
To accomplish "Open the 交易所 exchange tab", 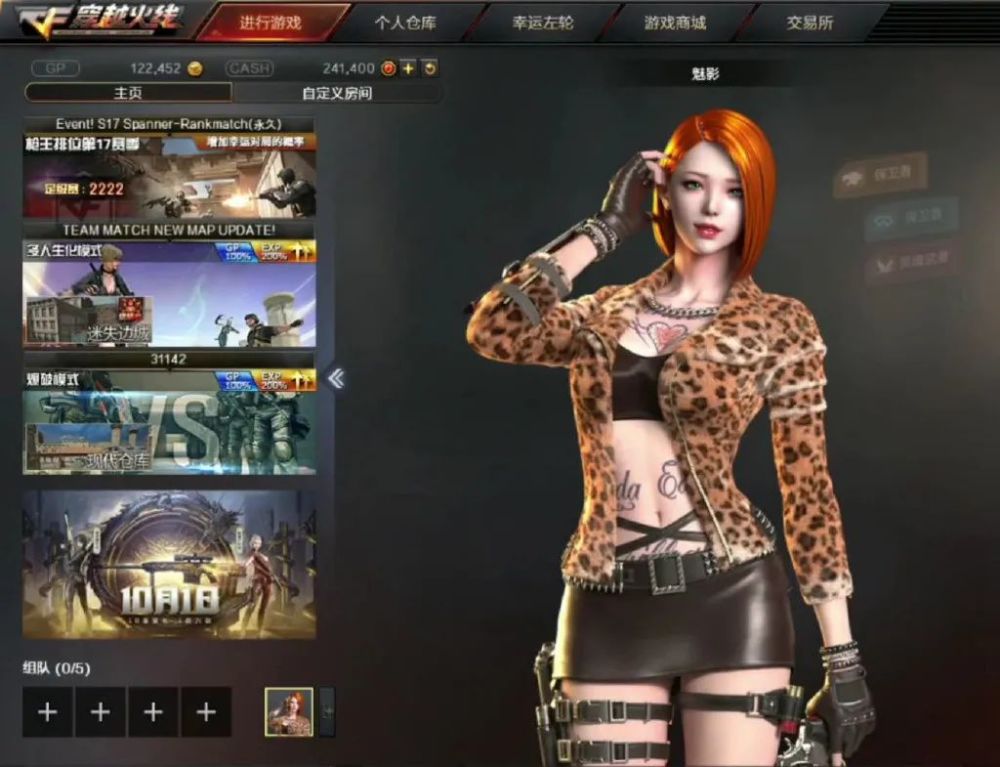I will click(x=810, y=22).
